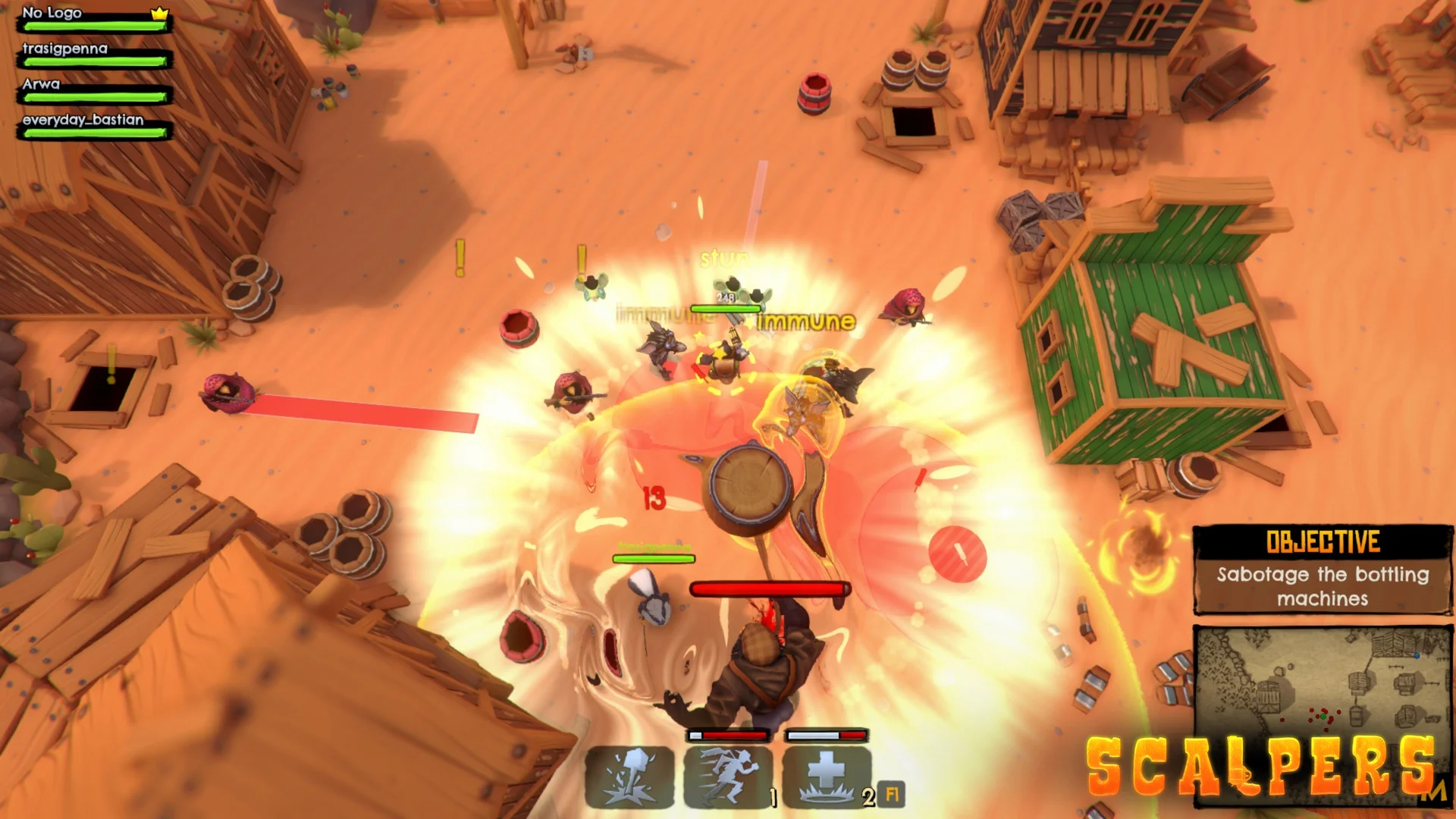Select player No Logo in party list
The width and height of the screenshot is (1456, 819).
click(94, 19)
